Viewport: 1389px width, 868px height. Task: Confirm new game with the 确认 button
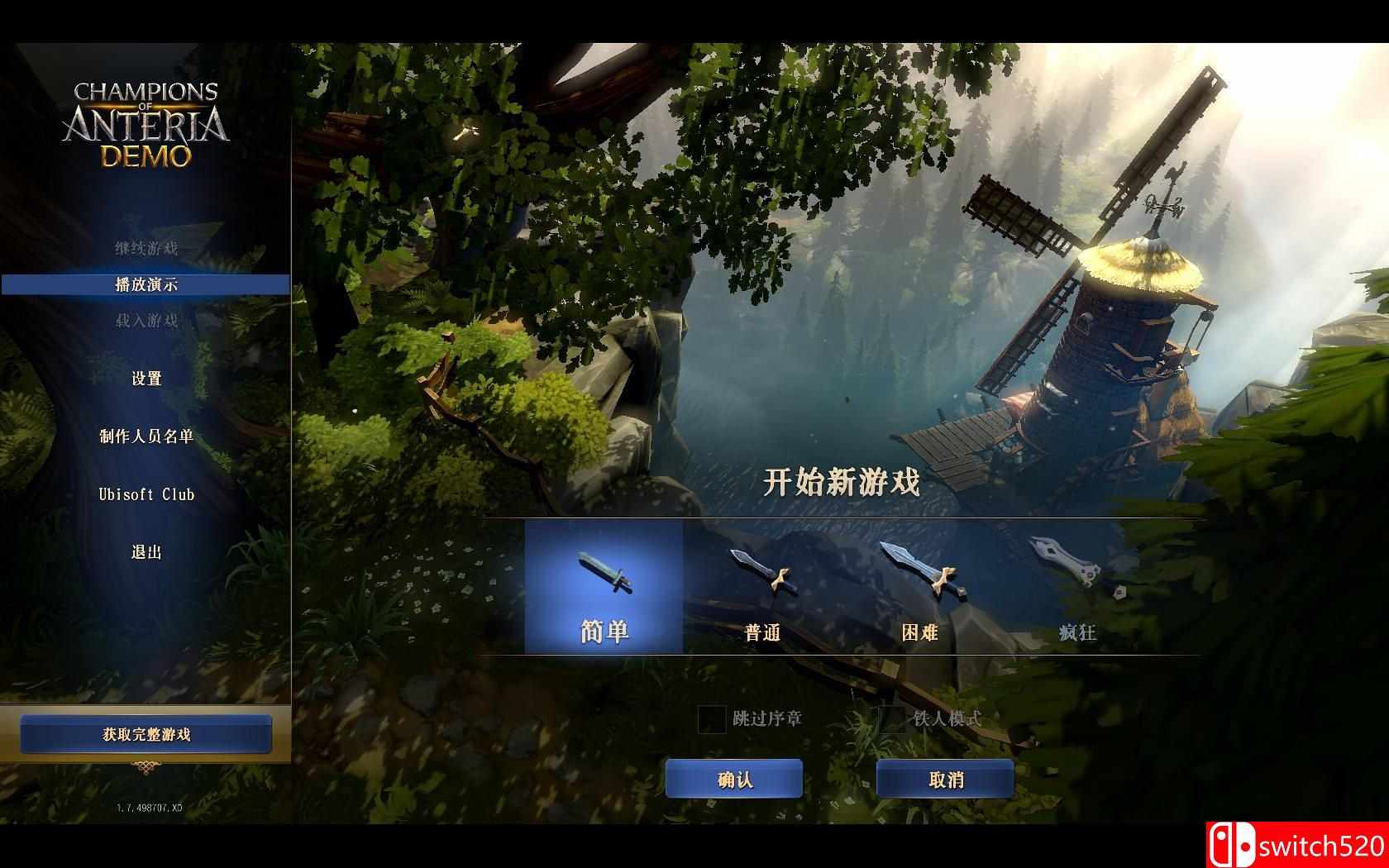(x=733, y=778)
